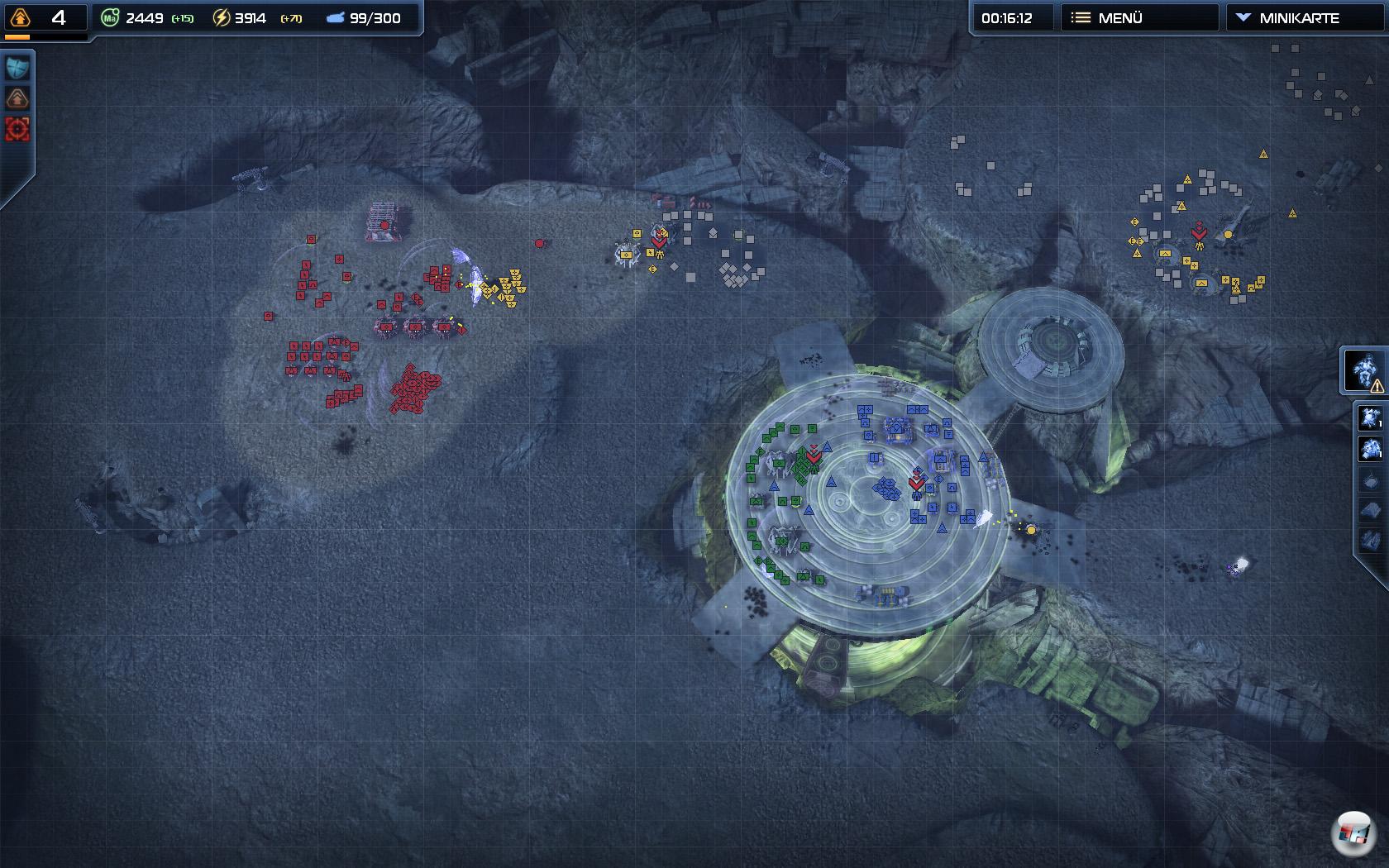Open the MENÜ button

(1138, 17)
